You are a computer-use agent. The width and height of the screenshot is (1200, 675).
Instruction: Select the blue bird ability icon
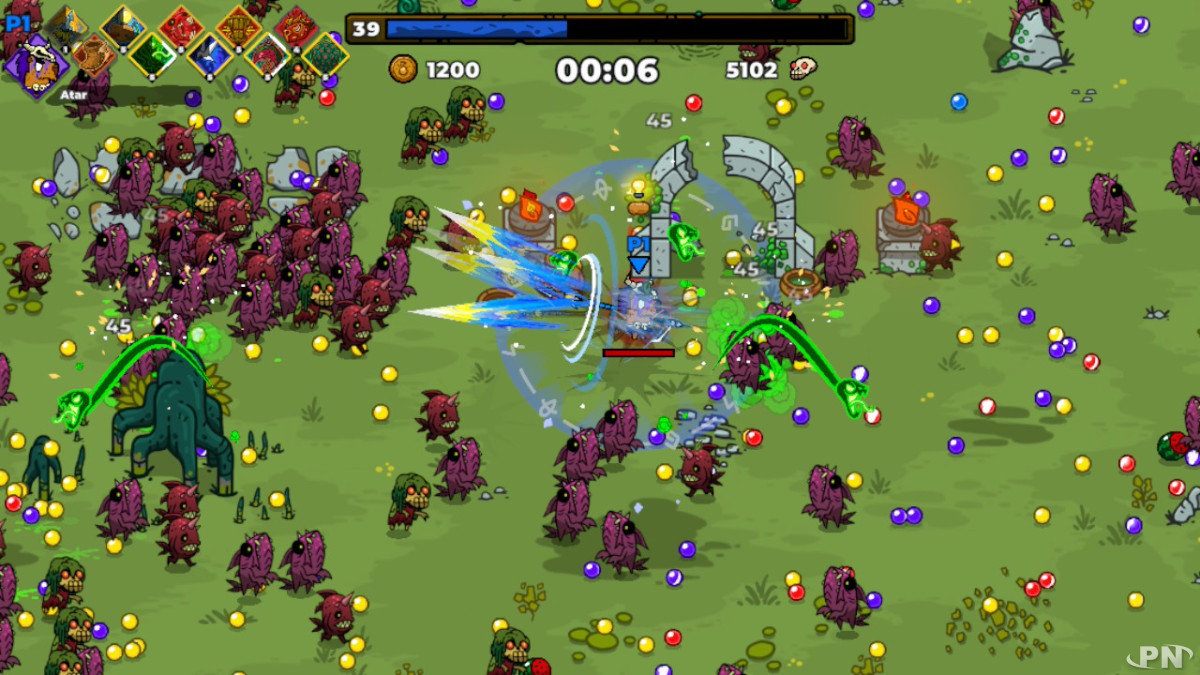click(210, 55)
